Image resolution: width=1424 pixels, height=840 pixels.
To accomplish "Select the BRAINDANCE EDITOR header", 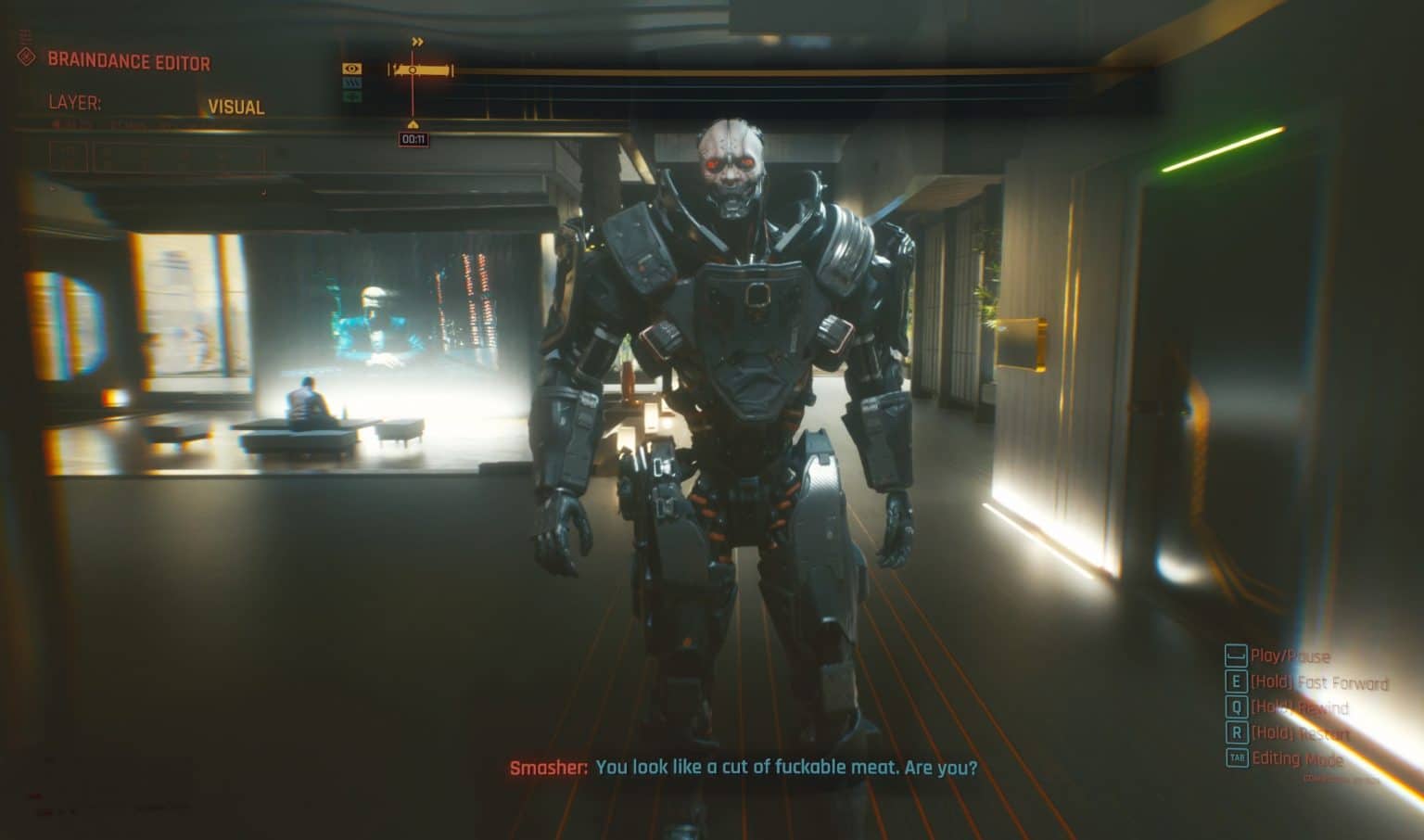I will [130, 62].
